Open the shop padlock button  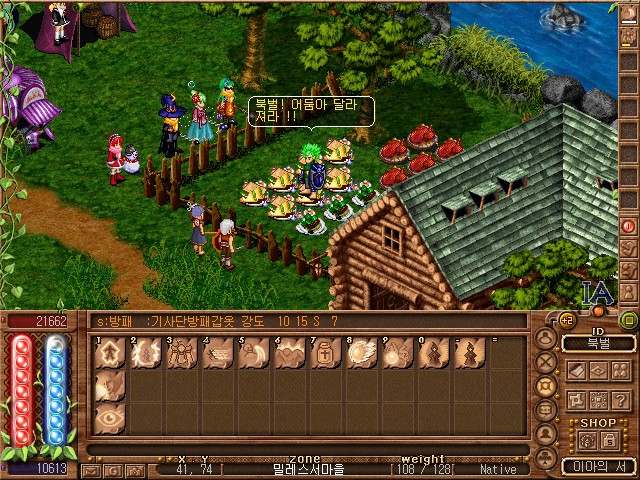pyautogui.click(x=609, y=440)
